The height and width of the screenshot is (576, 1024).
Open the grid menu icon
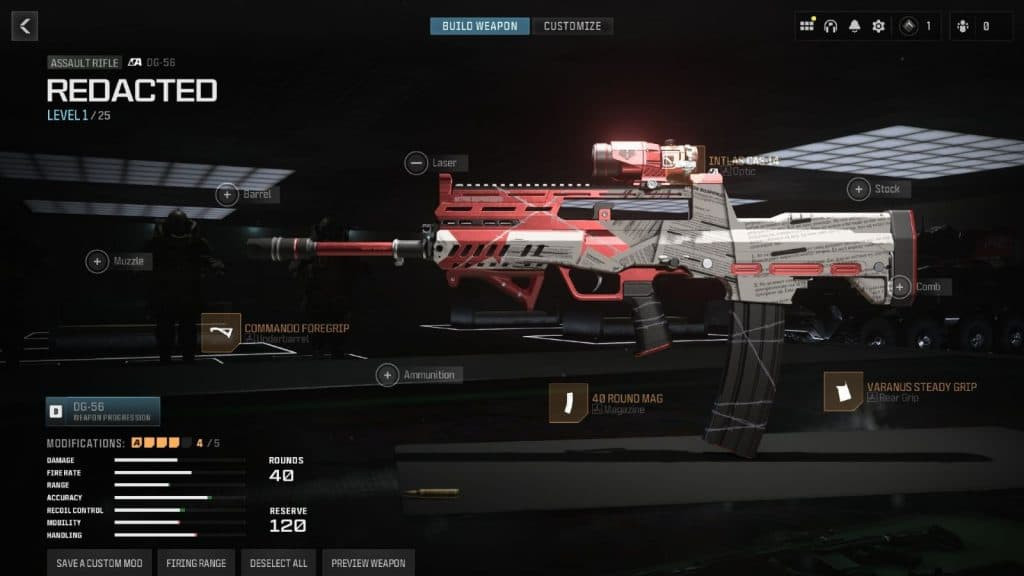click(808, 26)
